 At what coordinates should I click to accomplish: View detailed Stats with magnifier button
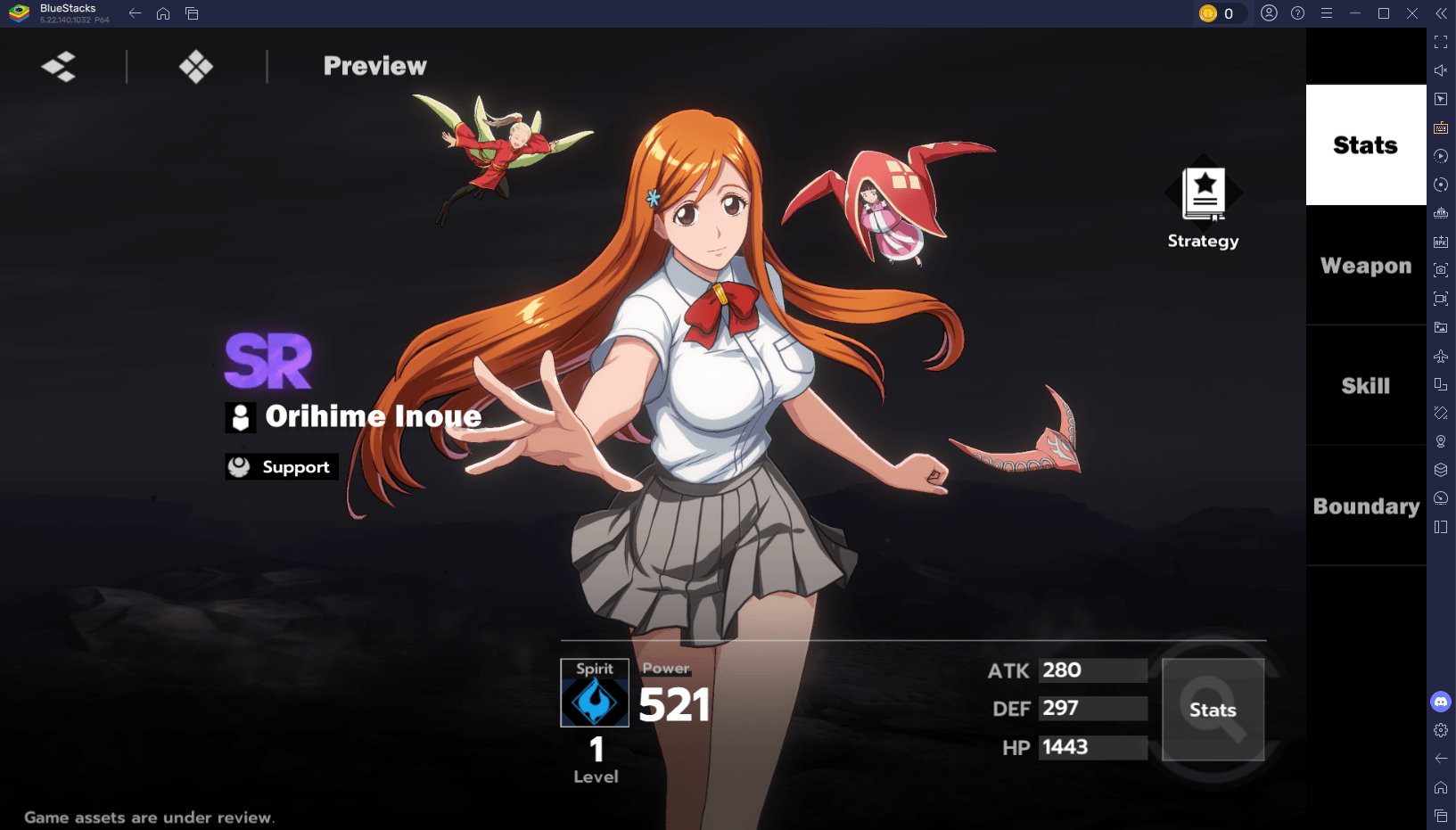[1213, 710]
